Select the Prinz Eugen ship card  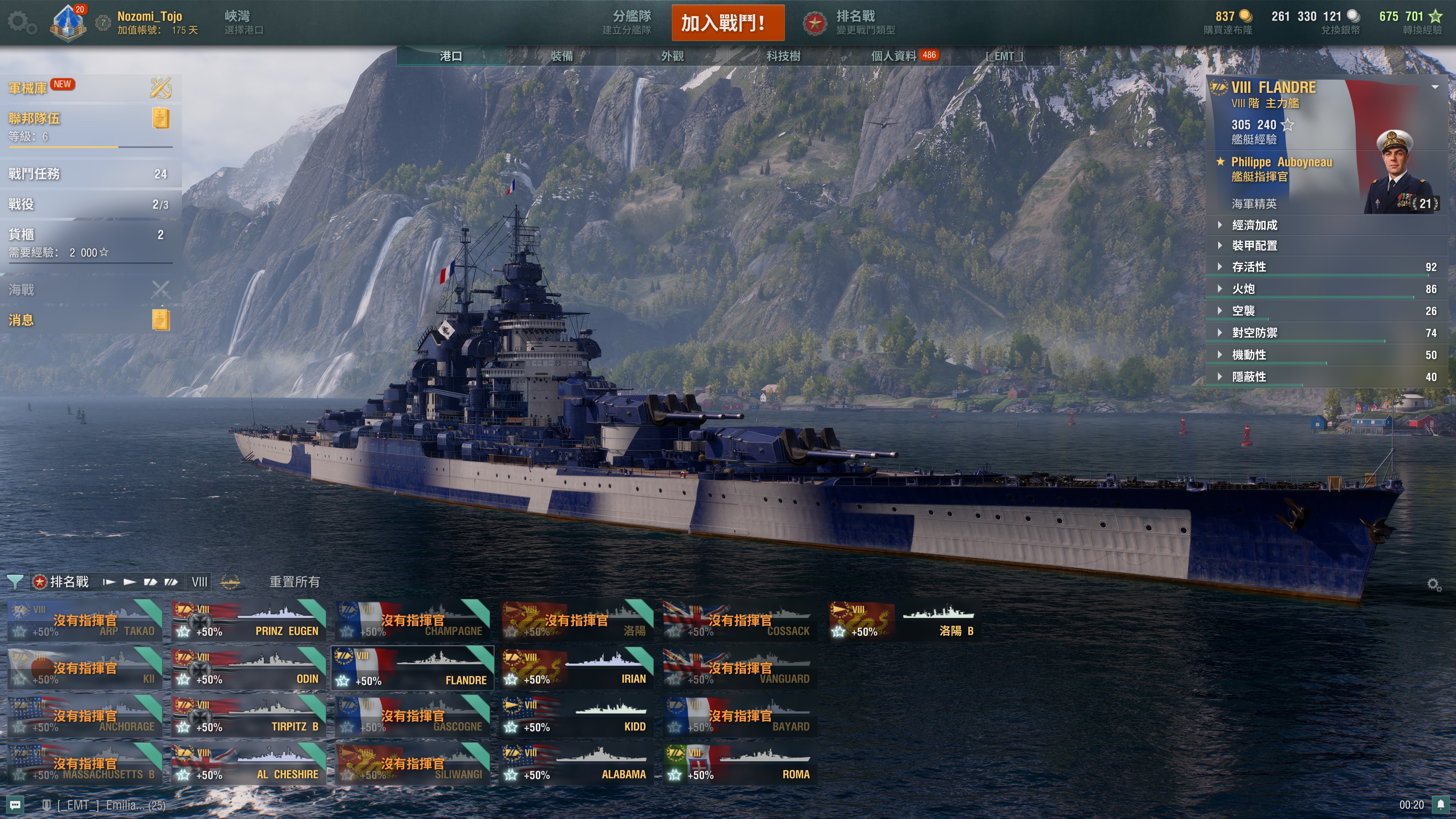249,621
